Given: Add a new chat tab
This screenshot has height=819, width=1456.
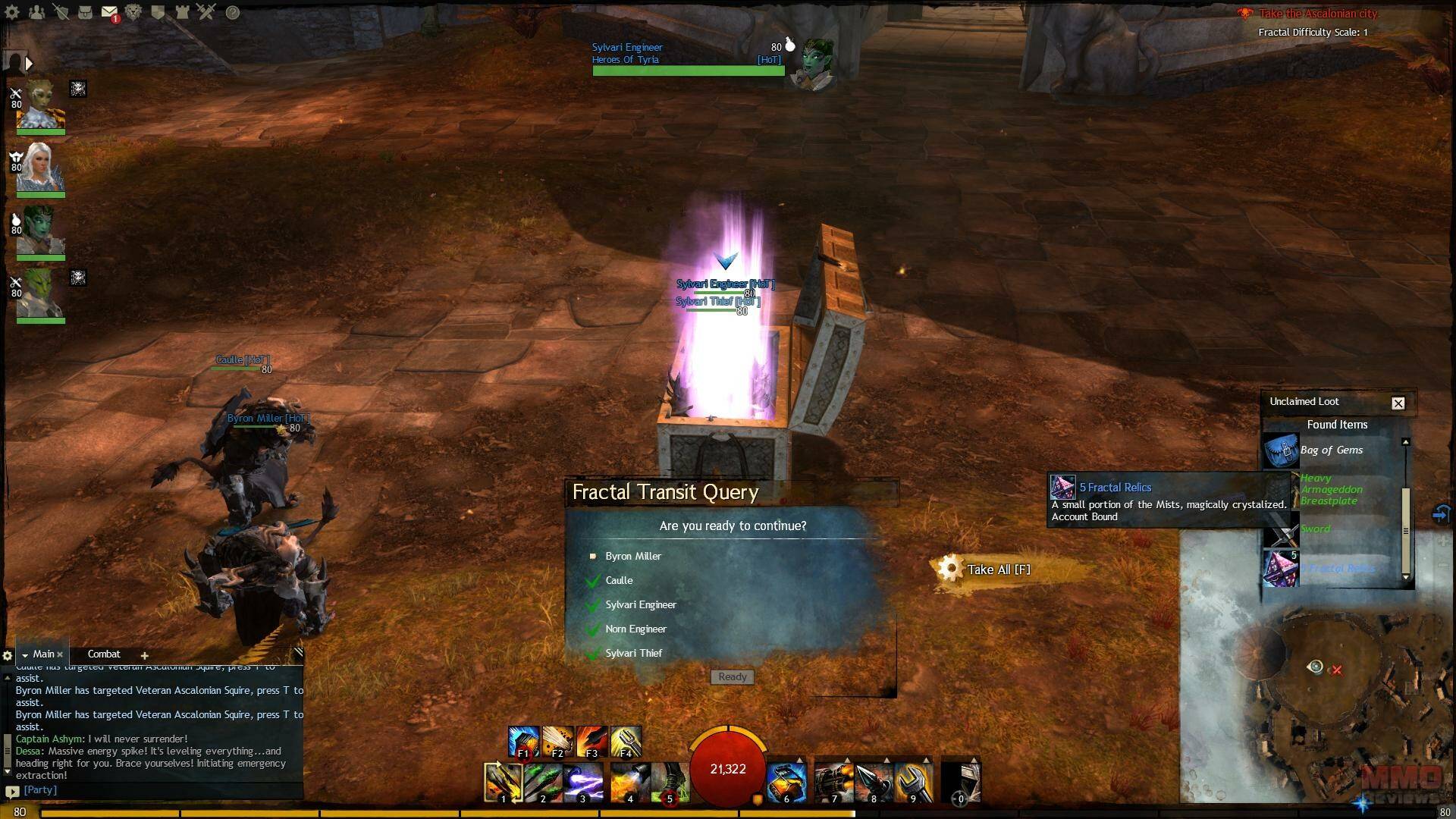Looking at the screenshot, I should (144, 655).
